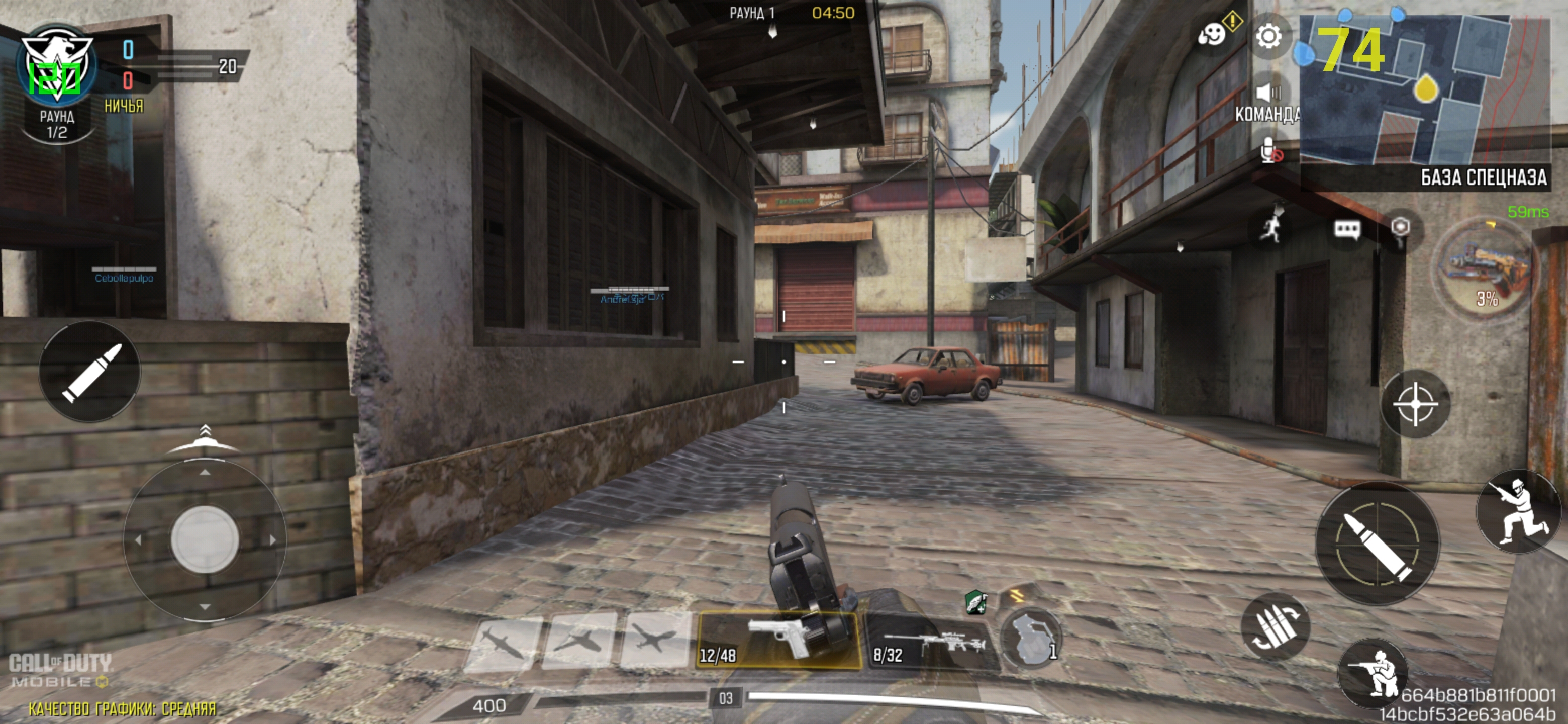Tap the jumping soldier button
This screenshot has height=724, width=1568.
tap(1517, 511)
